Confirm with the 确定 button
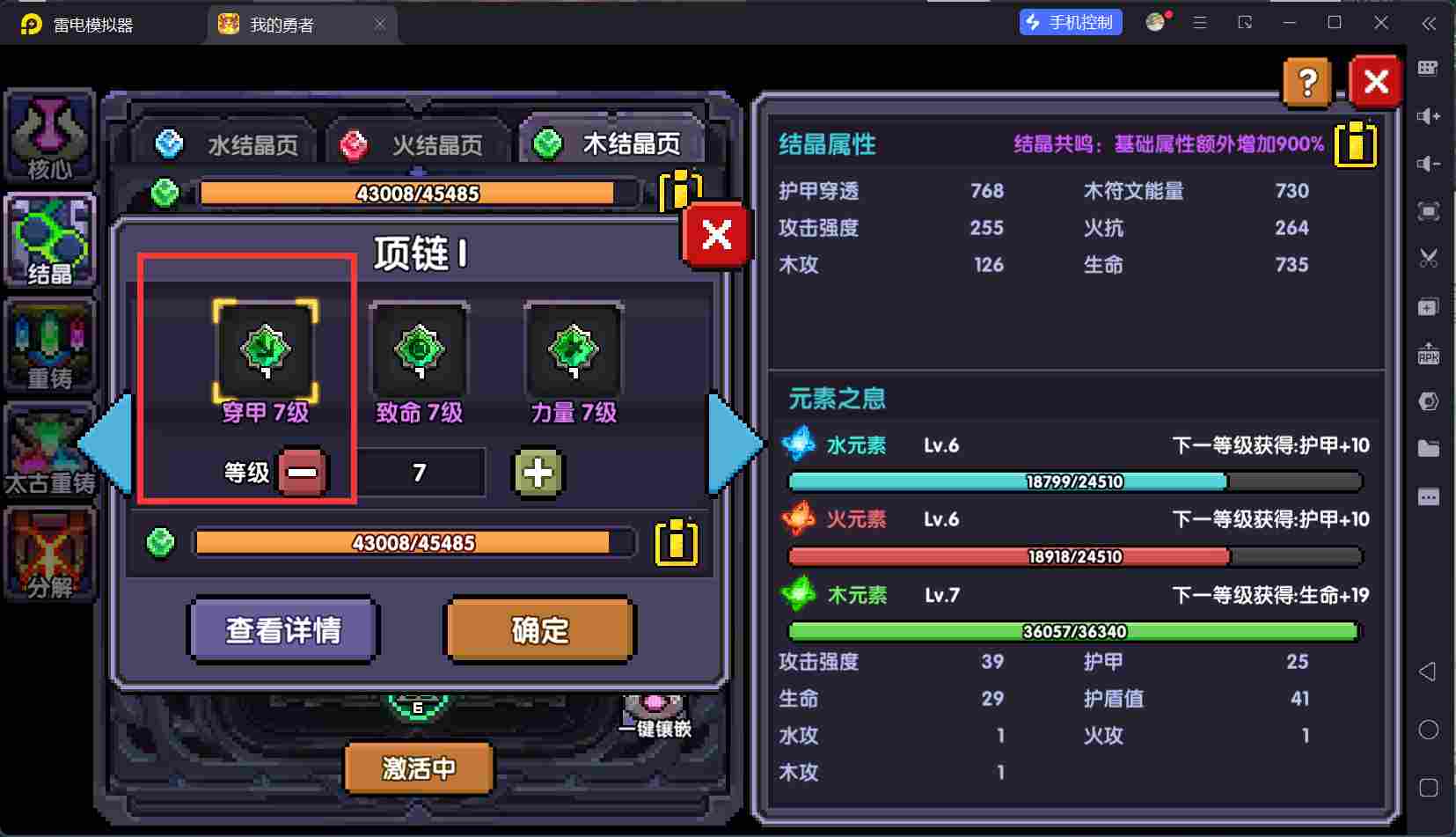 coord(539,629)
